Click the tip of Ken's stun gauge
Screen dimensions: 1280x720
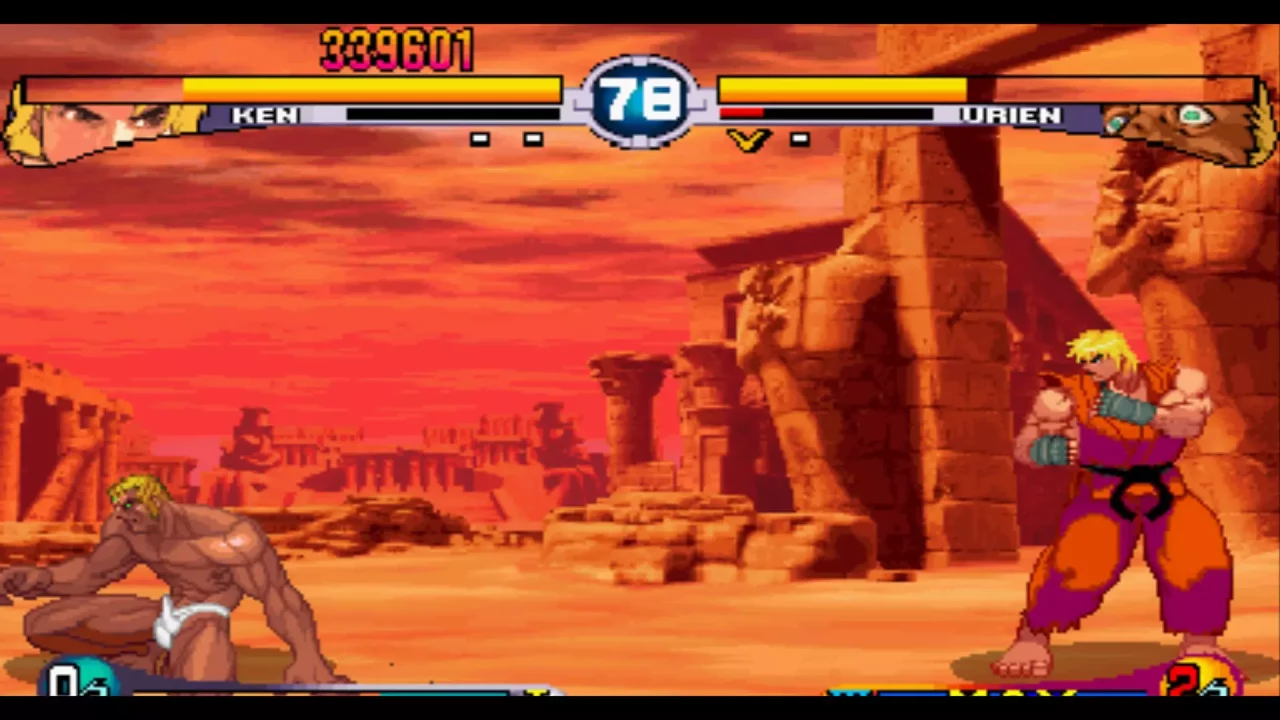pyautogui.click(x=555, y=114)
